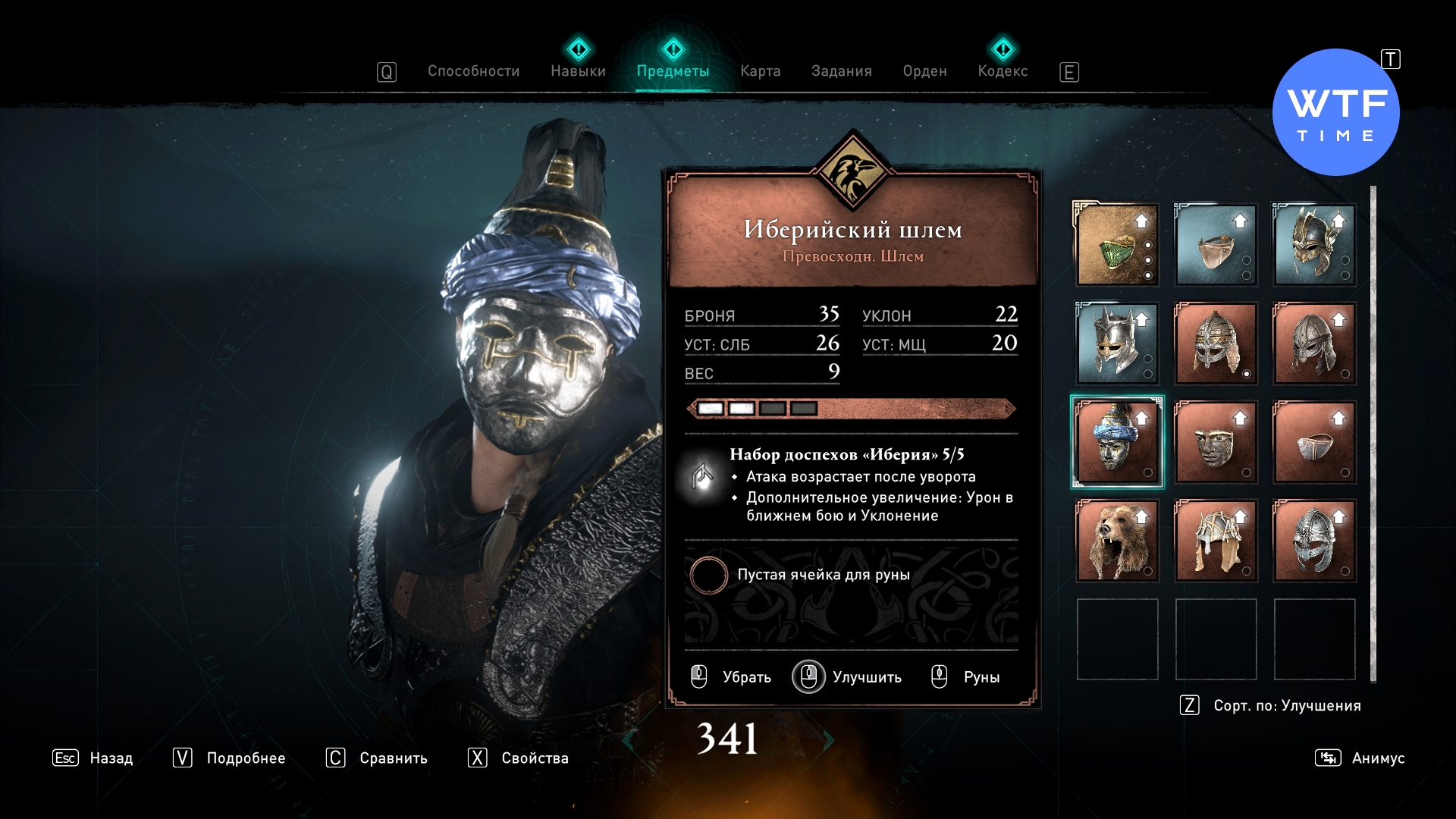Open the Навыки tab
The height and width of the screenshot is (819, 1456).
[x=578, y=71]
